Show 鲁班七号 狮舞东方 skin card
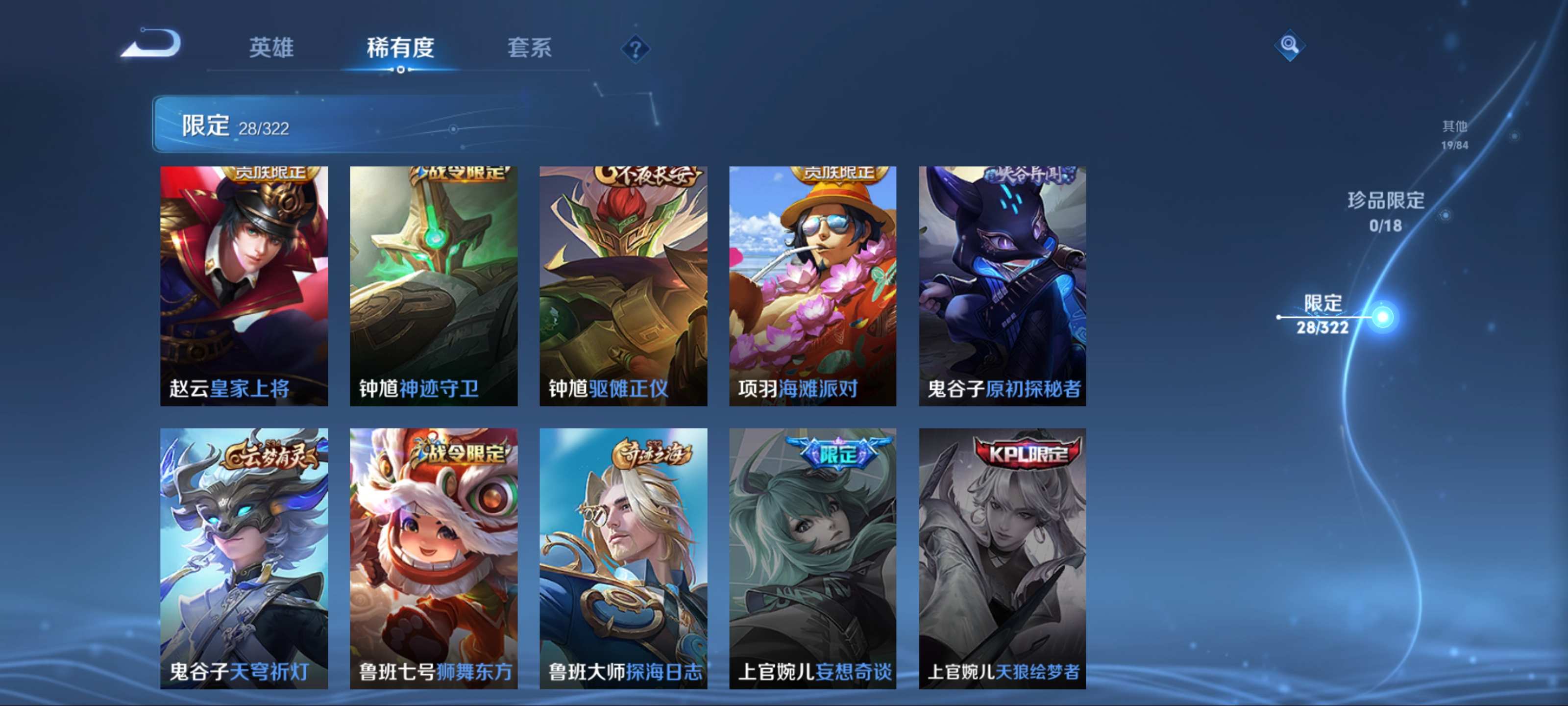This screenshot has height=706, width=1568. pyautogui.click(x=433, y=558)
